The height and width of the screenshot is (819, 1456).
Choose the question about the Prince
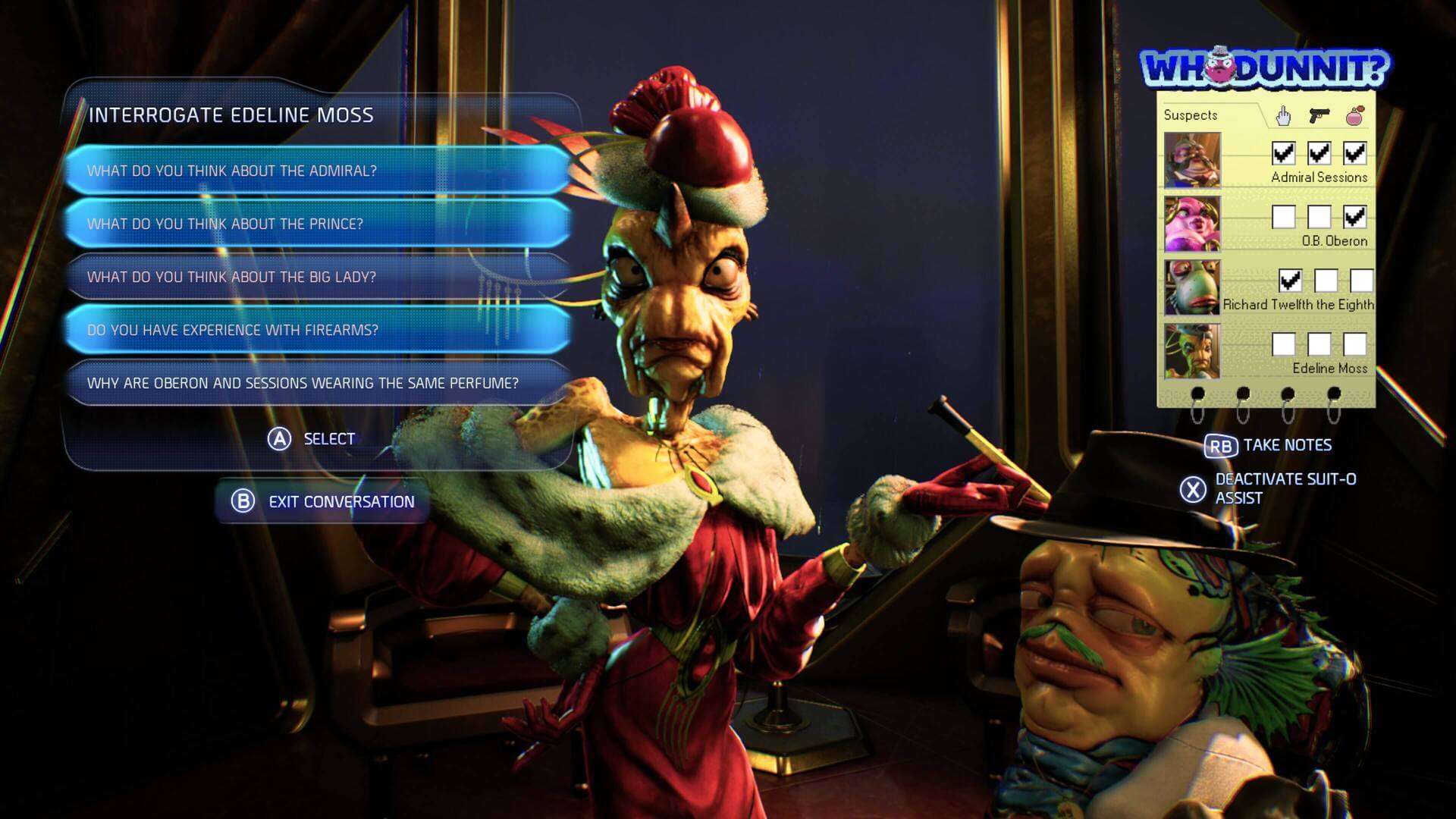tap(317, 224)
